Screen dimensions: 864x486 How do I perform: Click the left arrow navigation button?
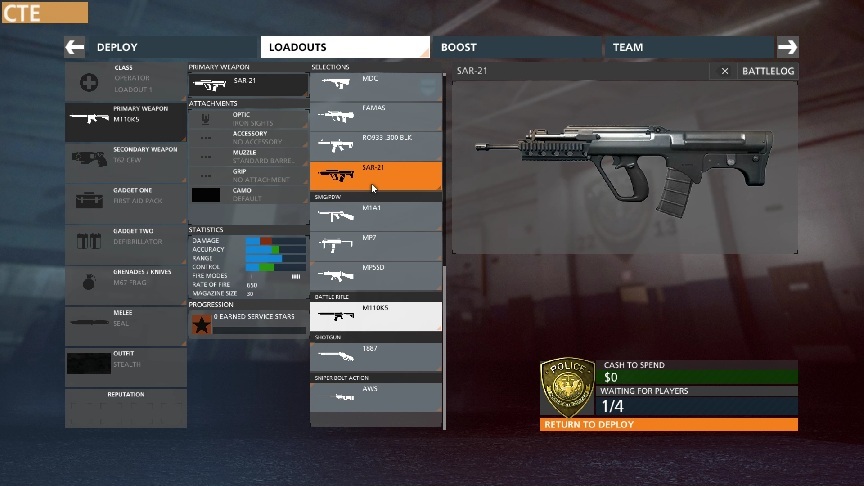[75, 47]
